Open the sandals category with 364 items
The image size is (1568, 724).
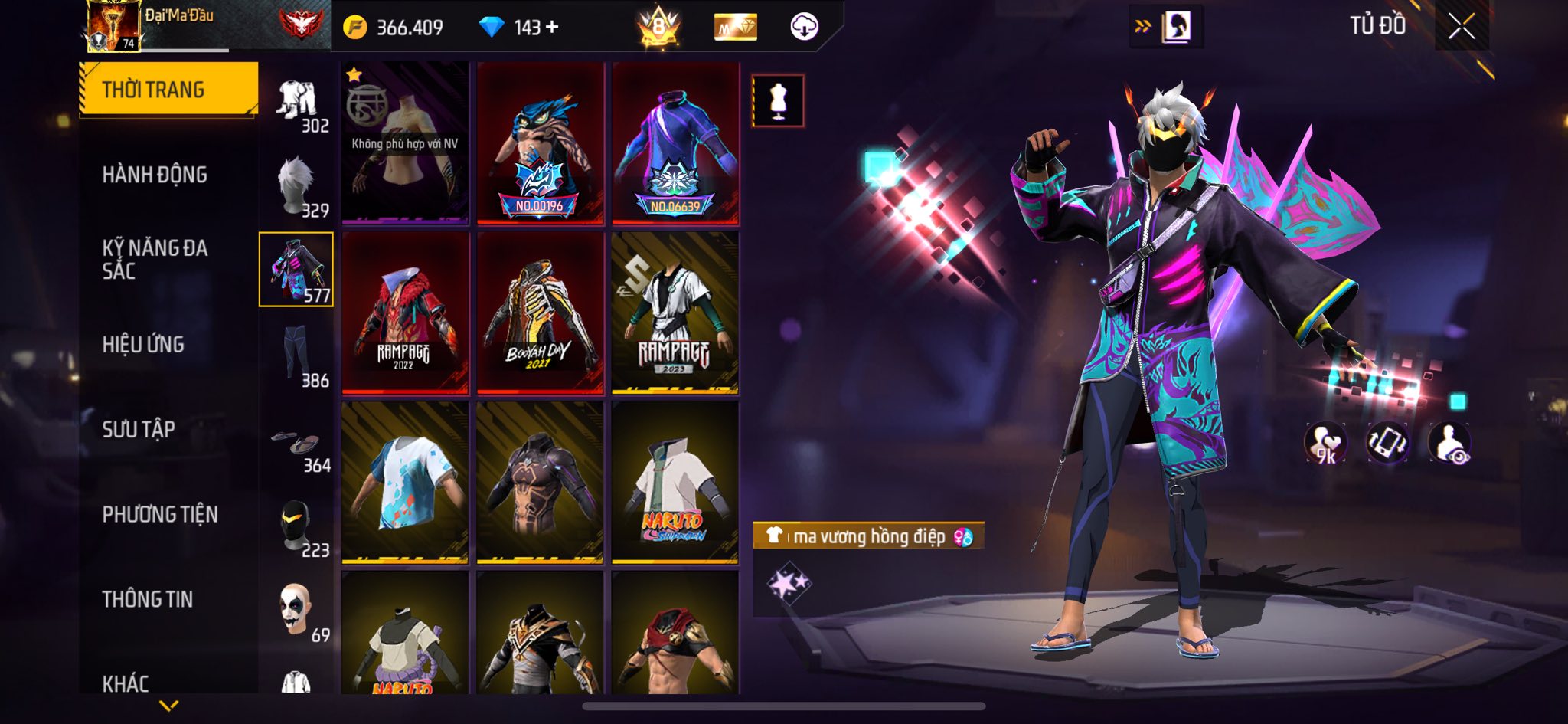pyautogui.click(x=297, y=447)
